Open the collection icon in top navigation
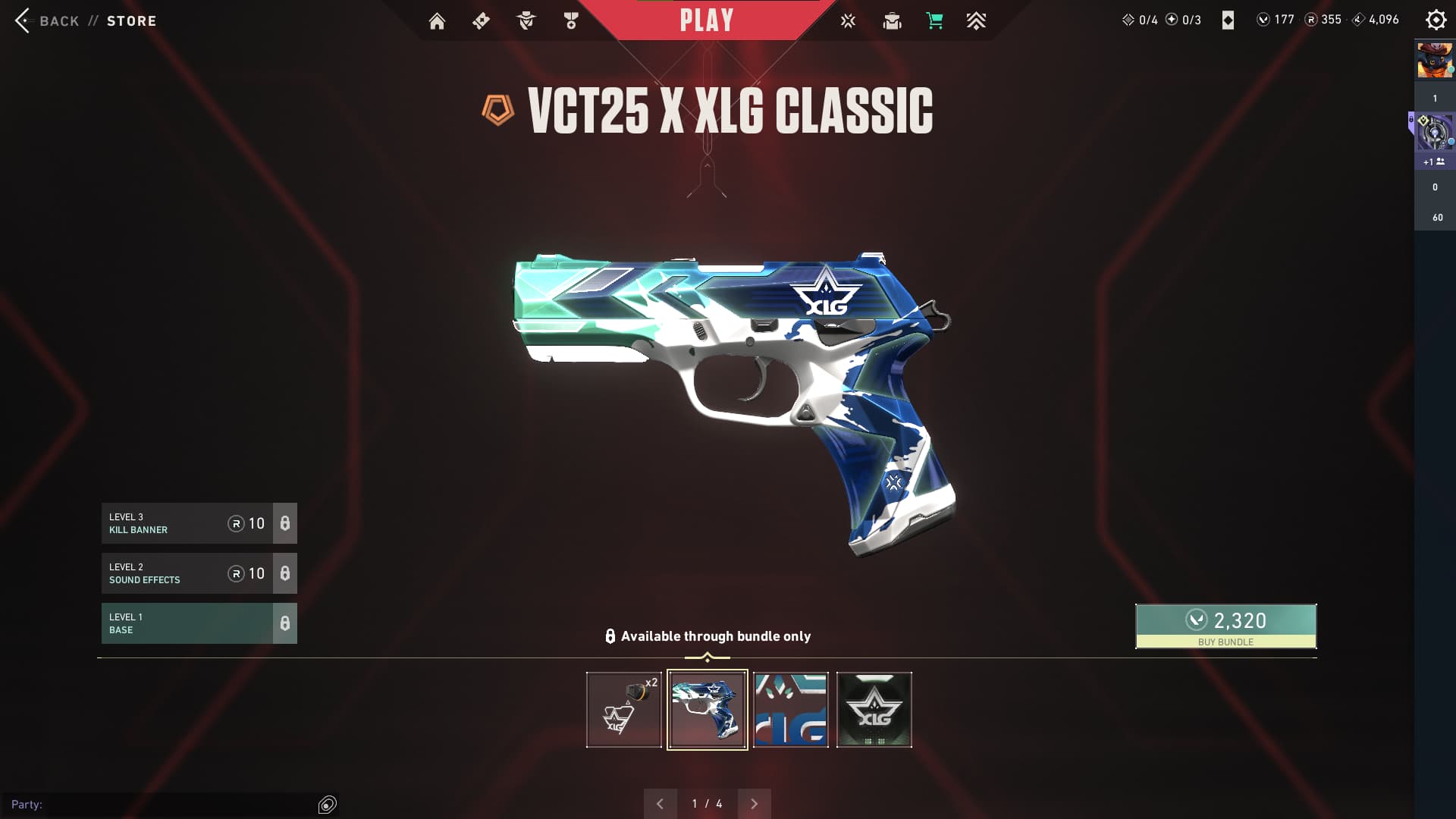The image size is (1456, 819). point(892,21)
